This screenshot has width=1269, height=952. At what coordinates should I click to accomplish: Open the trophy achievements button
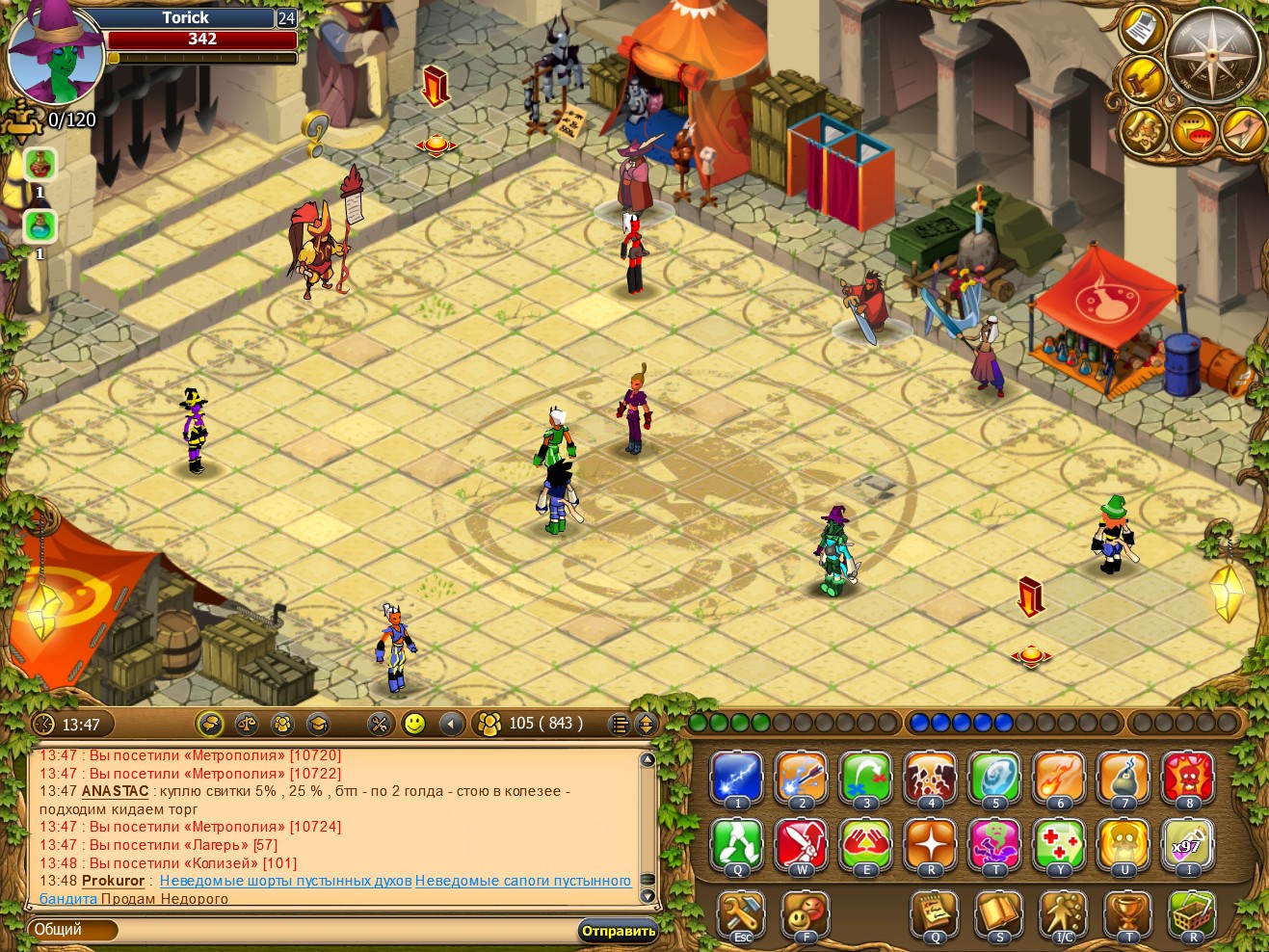coord(1127,912)
